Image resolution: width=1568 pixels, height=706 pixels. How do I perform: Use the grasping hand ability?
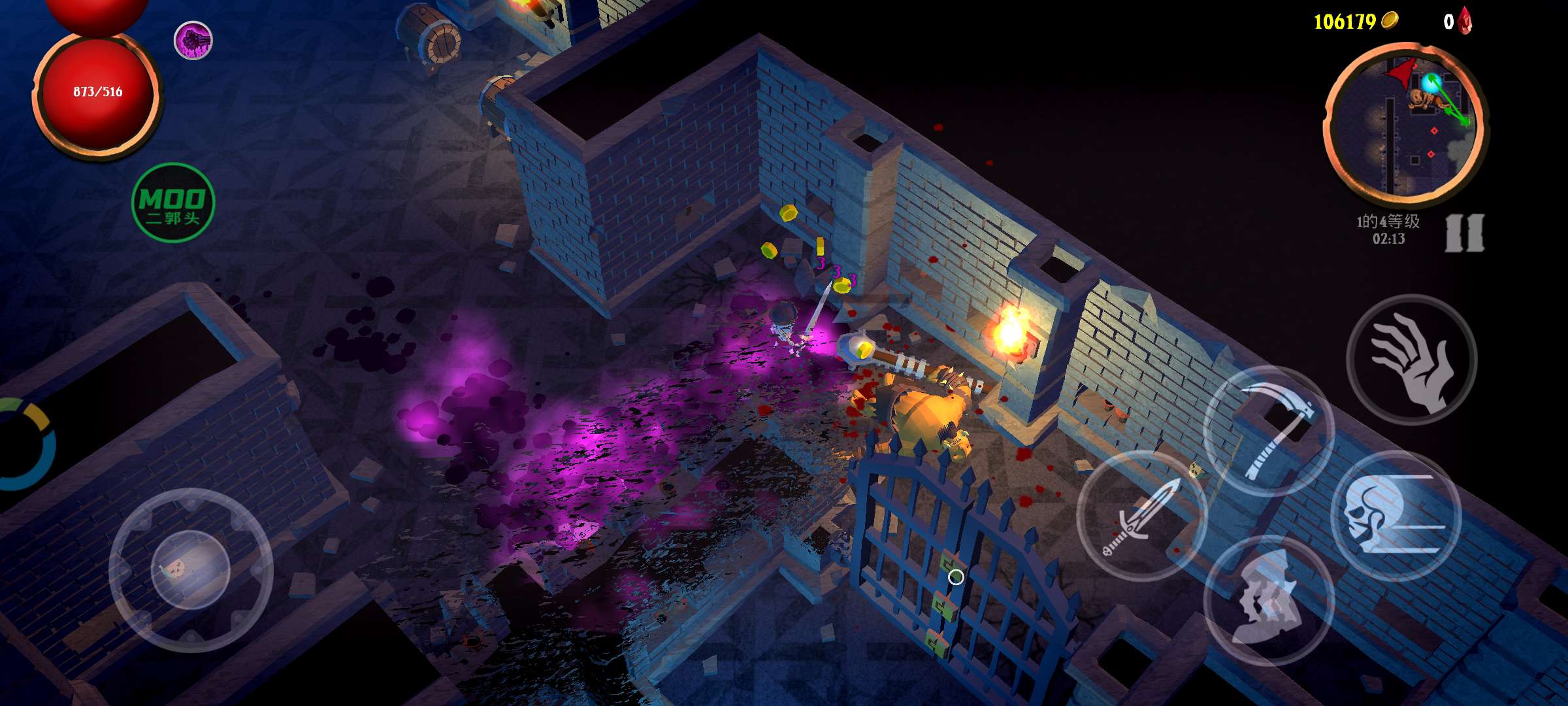pyautogui.click(x=1412, y=360)
